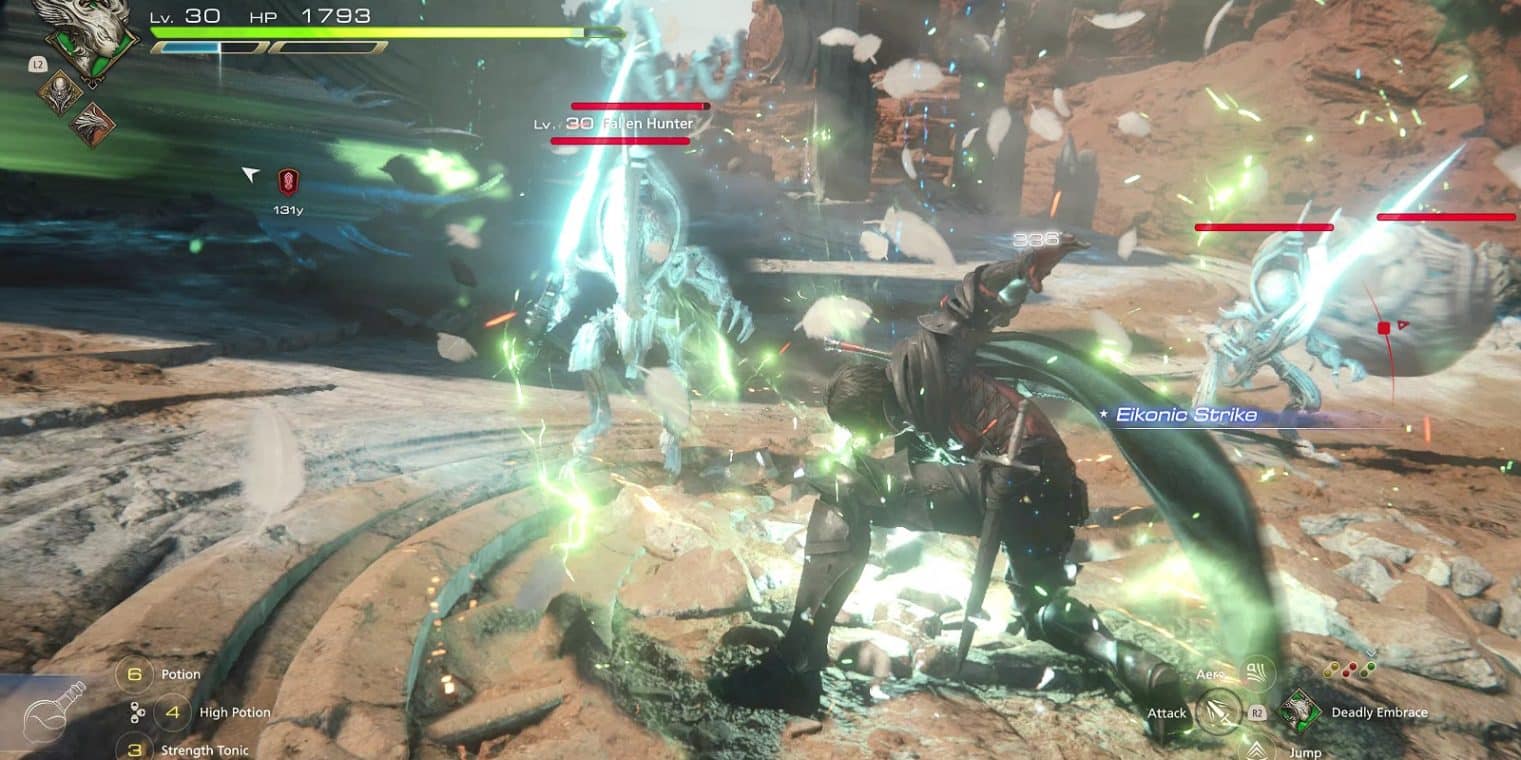This screenshot has width=1521, height=760.
Task: Activate the Attack sword icon
Action: click(1218, 713)
